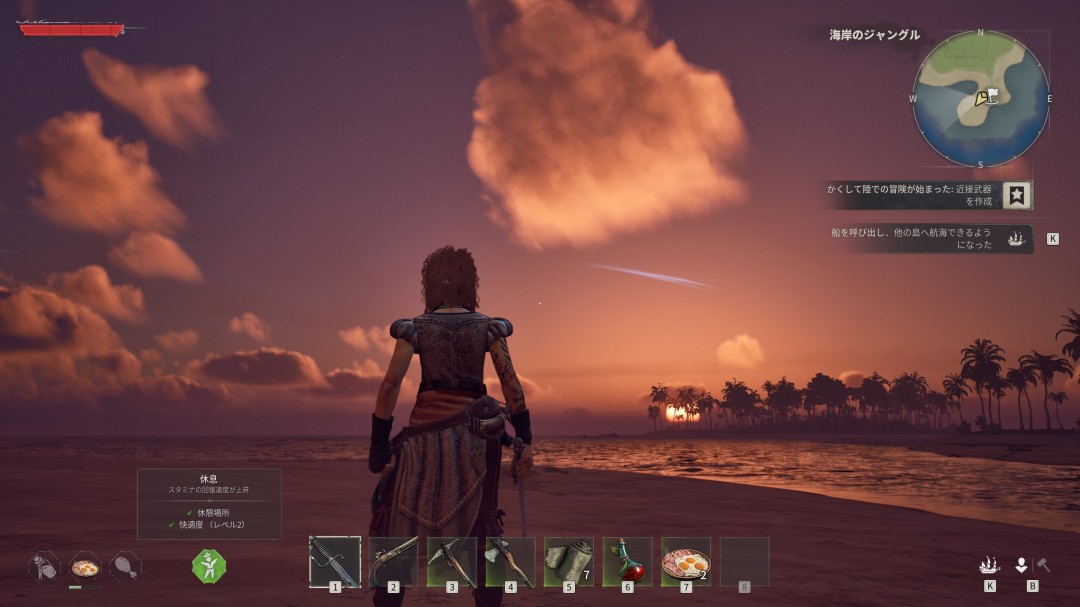This screenshot has height=607, width=1080.
Task: Select the red potion flask slot
Action: pyautogui.click(x=627, y=561)
